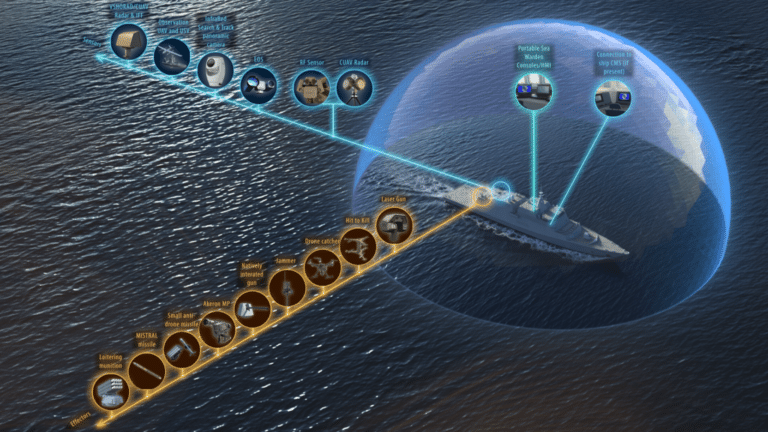Select the Natively integrated gun icon
768x432 pixels.
coord(252,309)
